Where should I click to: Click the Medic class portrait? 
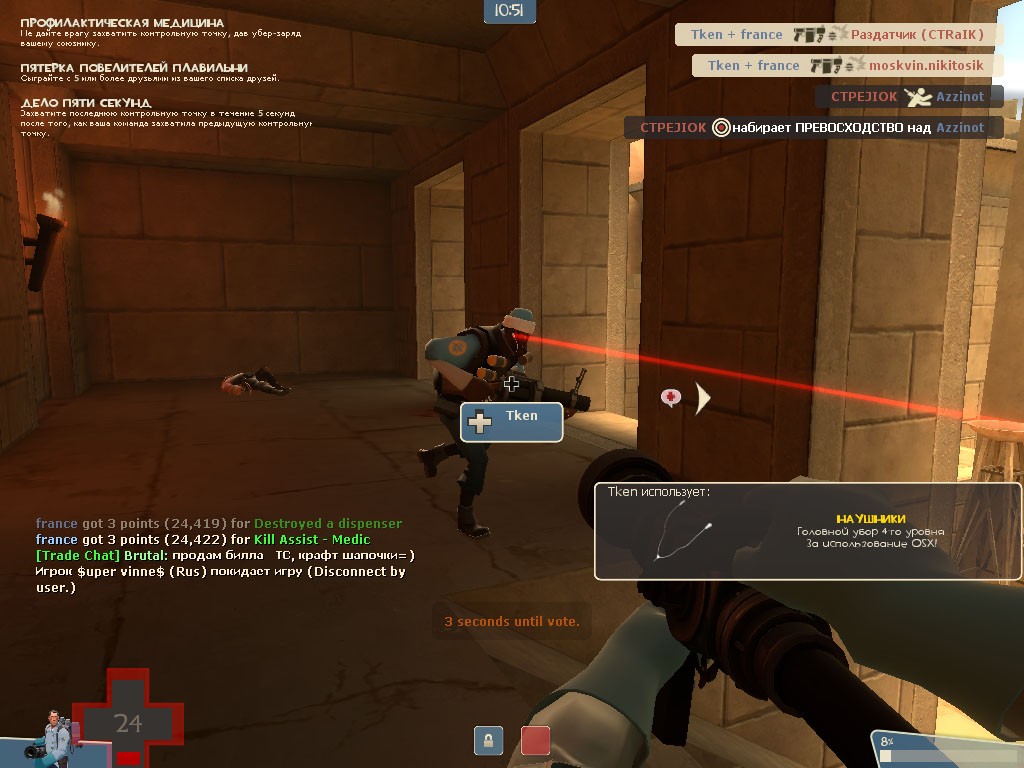[x=55, y=736]
